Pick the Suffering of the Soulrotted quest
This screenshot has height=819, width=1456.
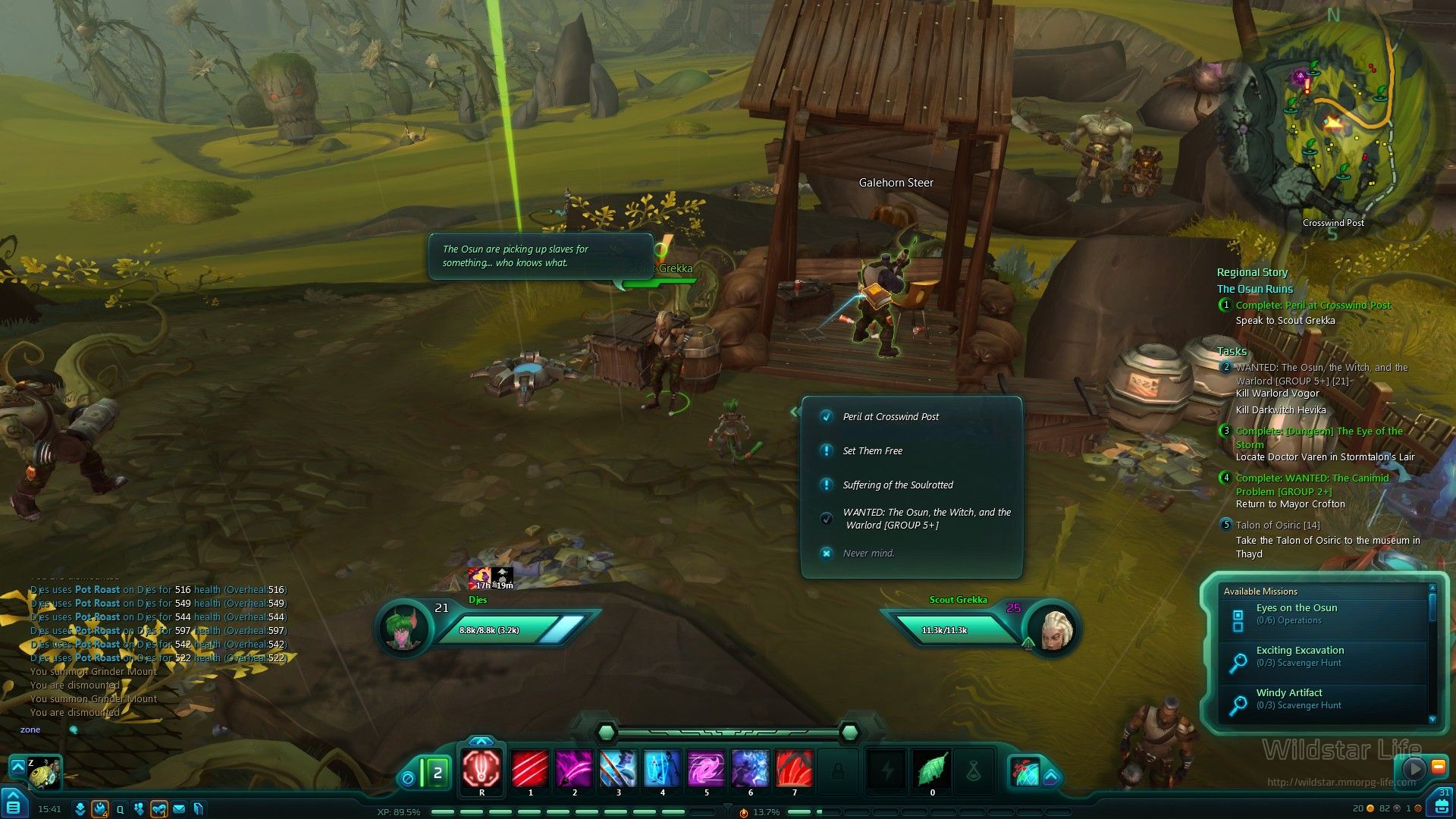click(897, 485)
